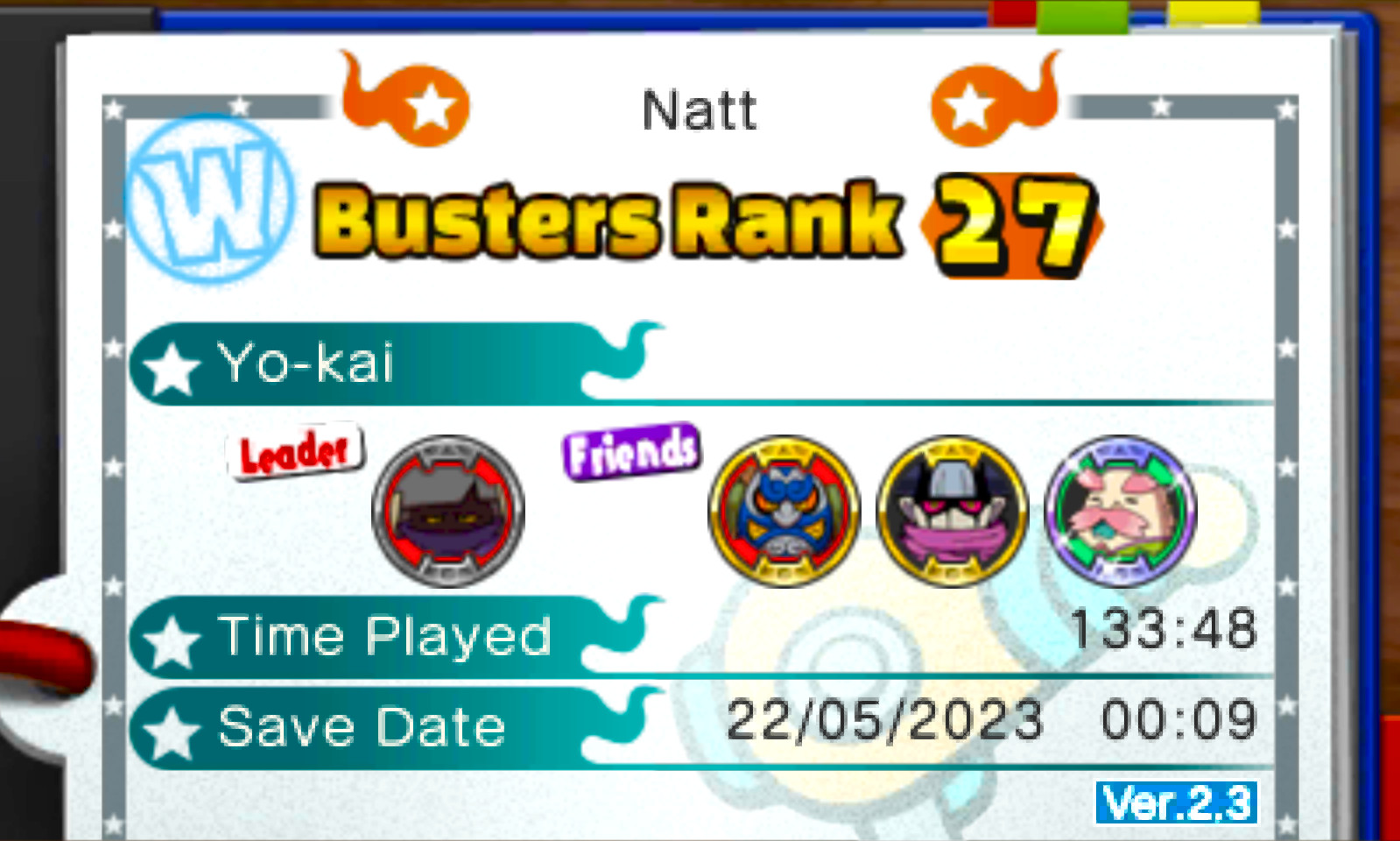Click the star icon beside Save Date
The width and height of the screenshot is (1400, 841).
[x=172, y=726]
